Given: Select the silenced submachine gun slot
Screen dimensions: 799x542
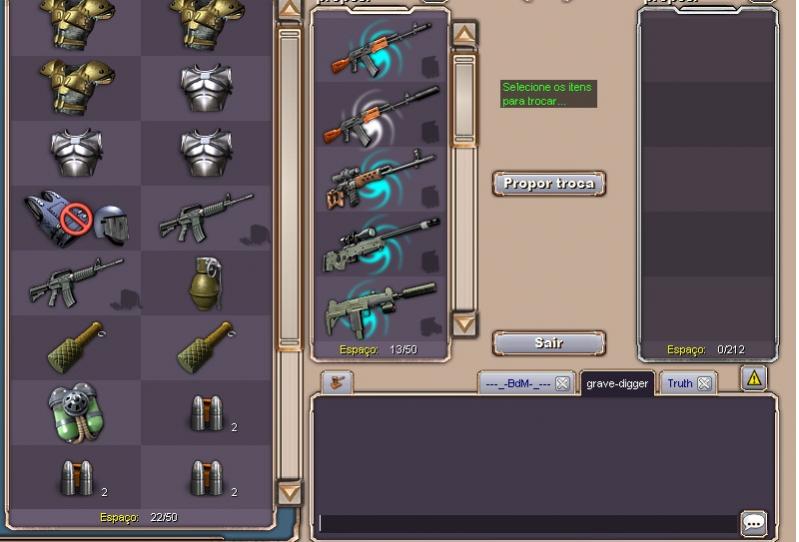Looking at the screenshot, I should [380, 307].
